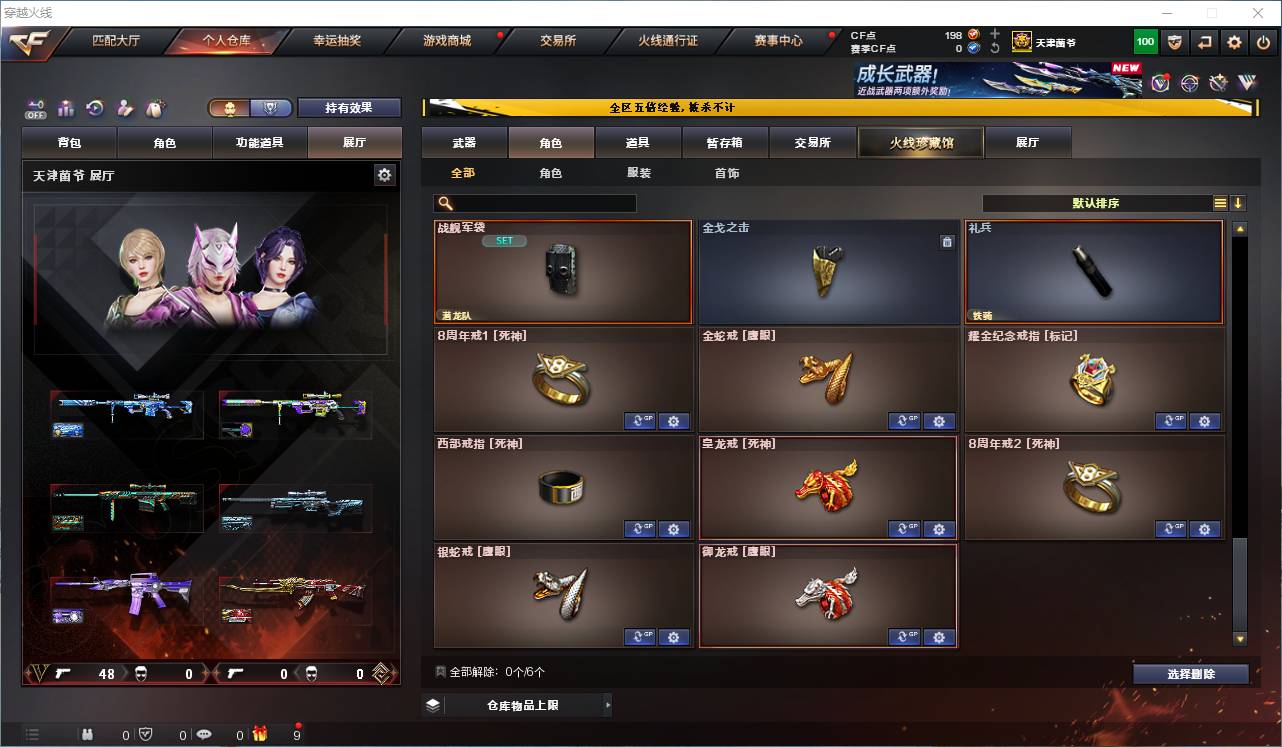Expand the 仓库物品上限 arrow
Image resolution: width=1282 pixels, height=747 pixels.
point(607,704)
